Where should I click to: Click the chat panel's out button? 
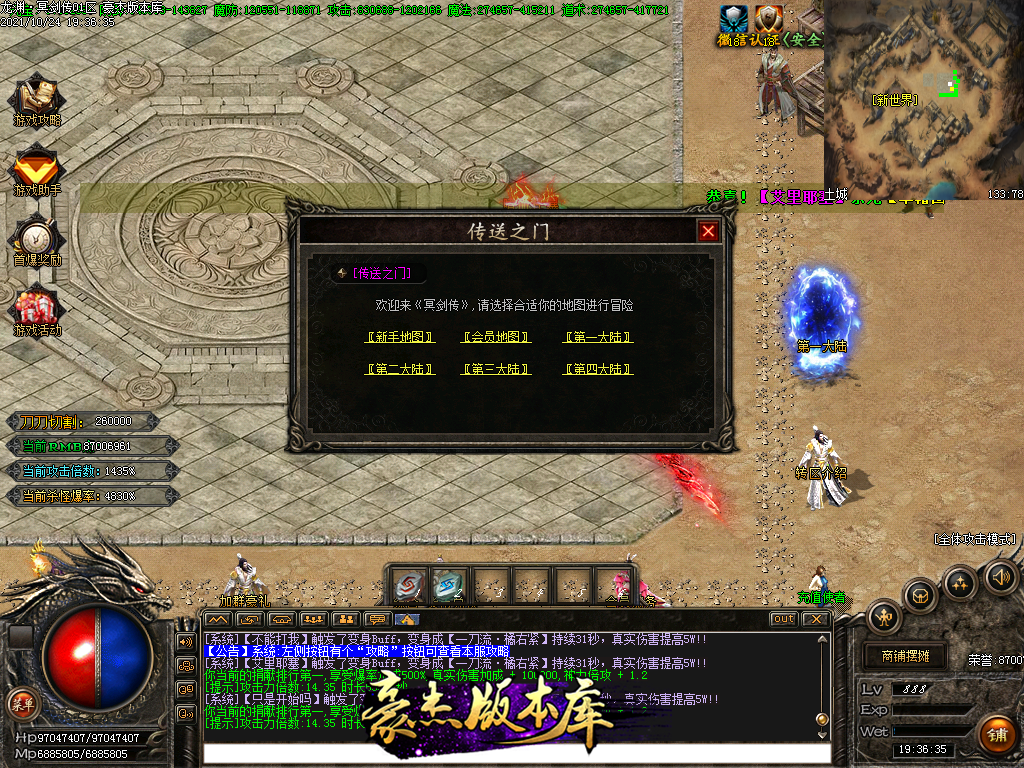coord(784,619)
